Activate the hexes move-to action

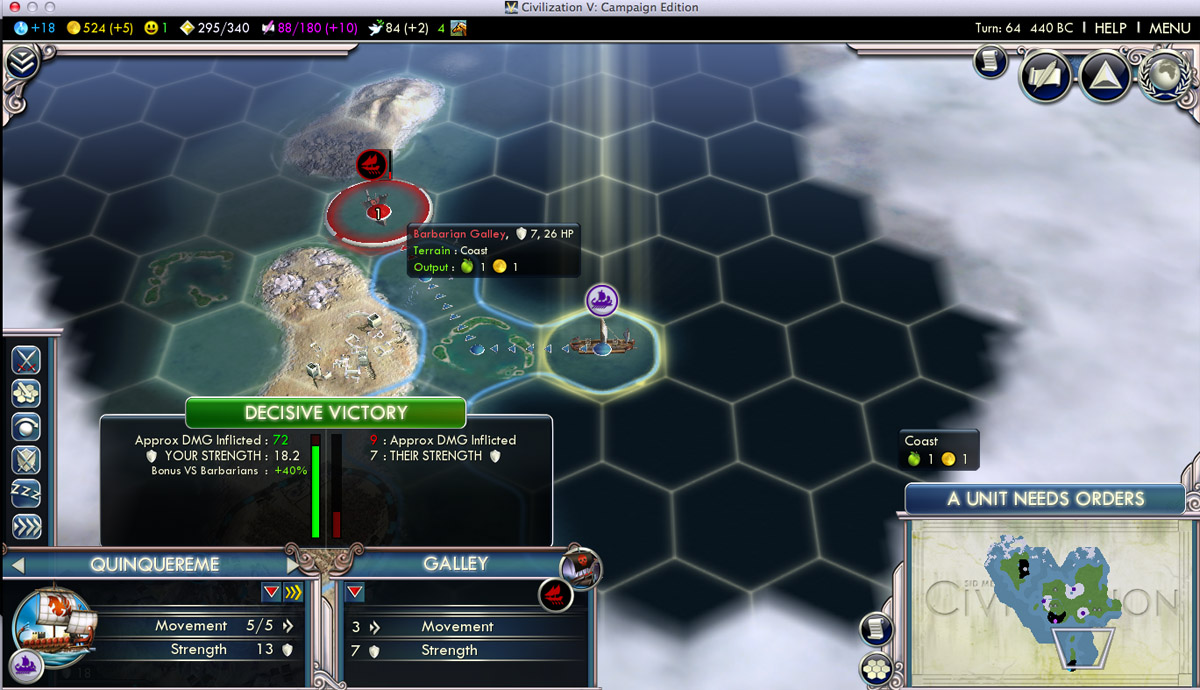tap(26, 393)
